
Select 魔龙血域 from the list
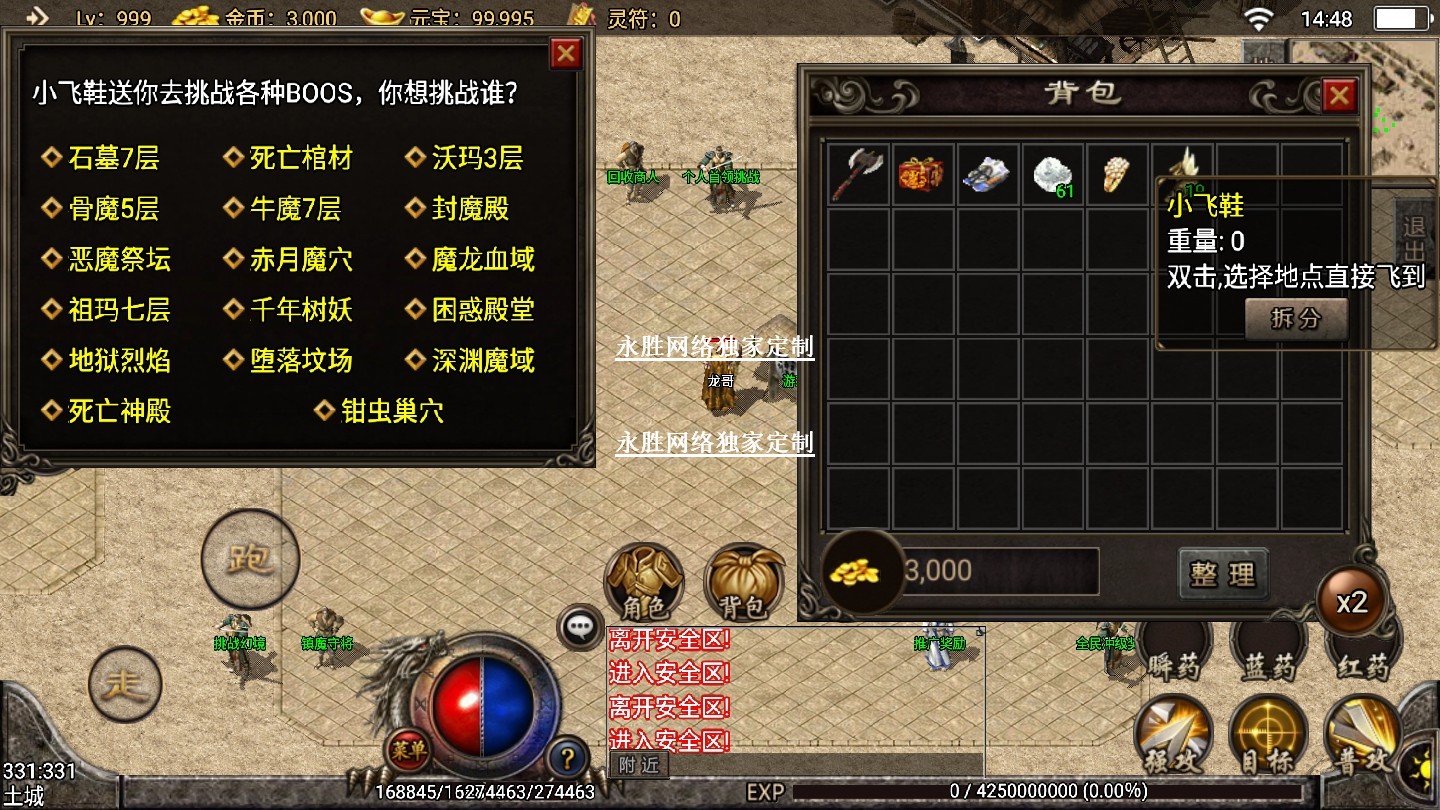[x=483, y=260]
